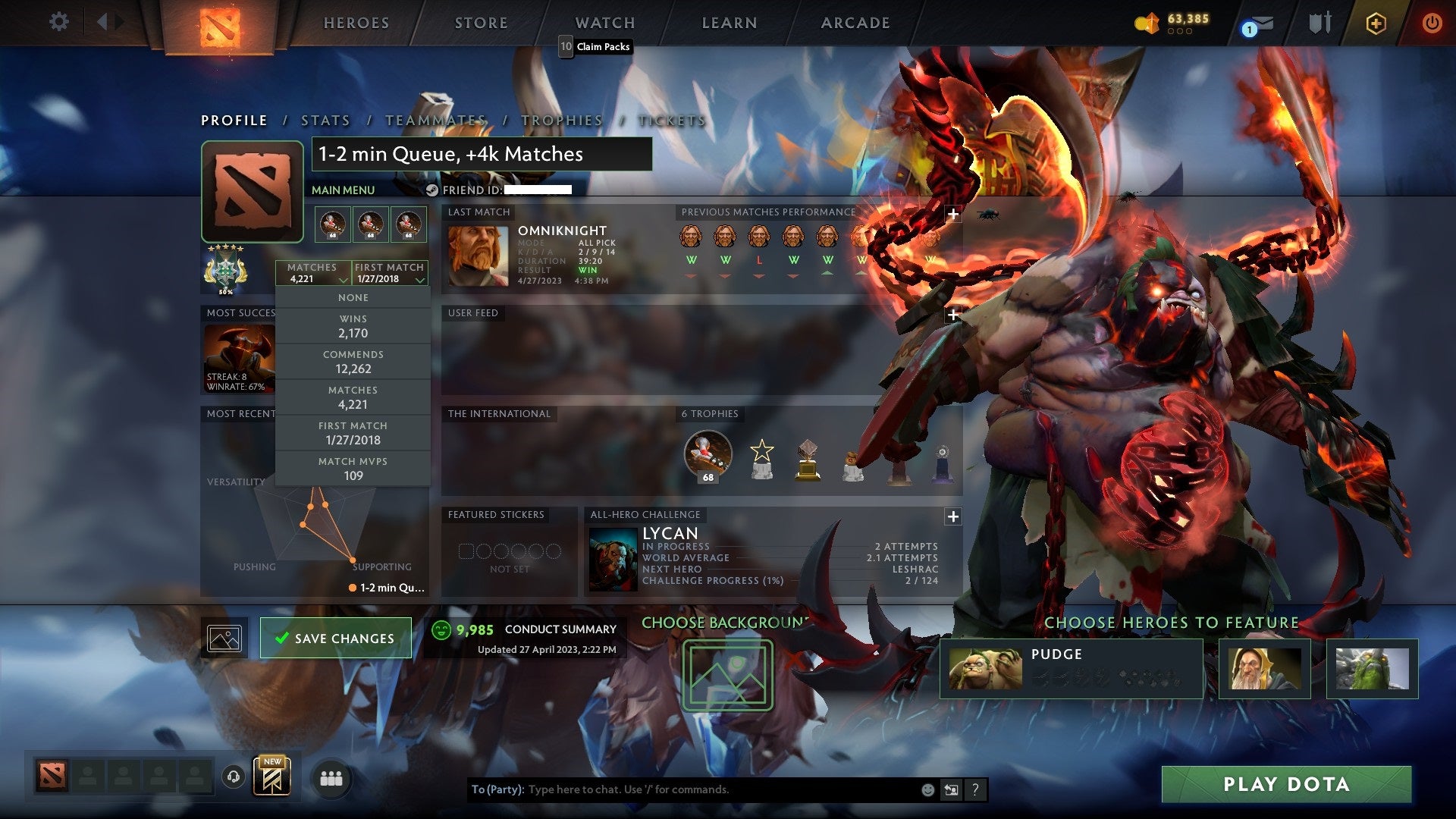Open the emoticon picker in chat bar
The height and width of the screenshot is (819, 1456).
pos(926,789)
